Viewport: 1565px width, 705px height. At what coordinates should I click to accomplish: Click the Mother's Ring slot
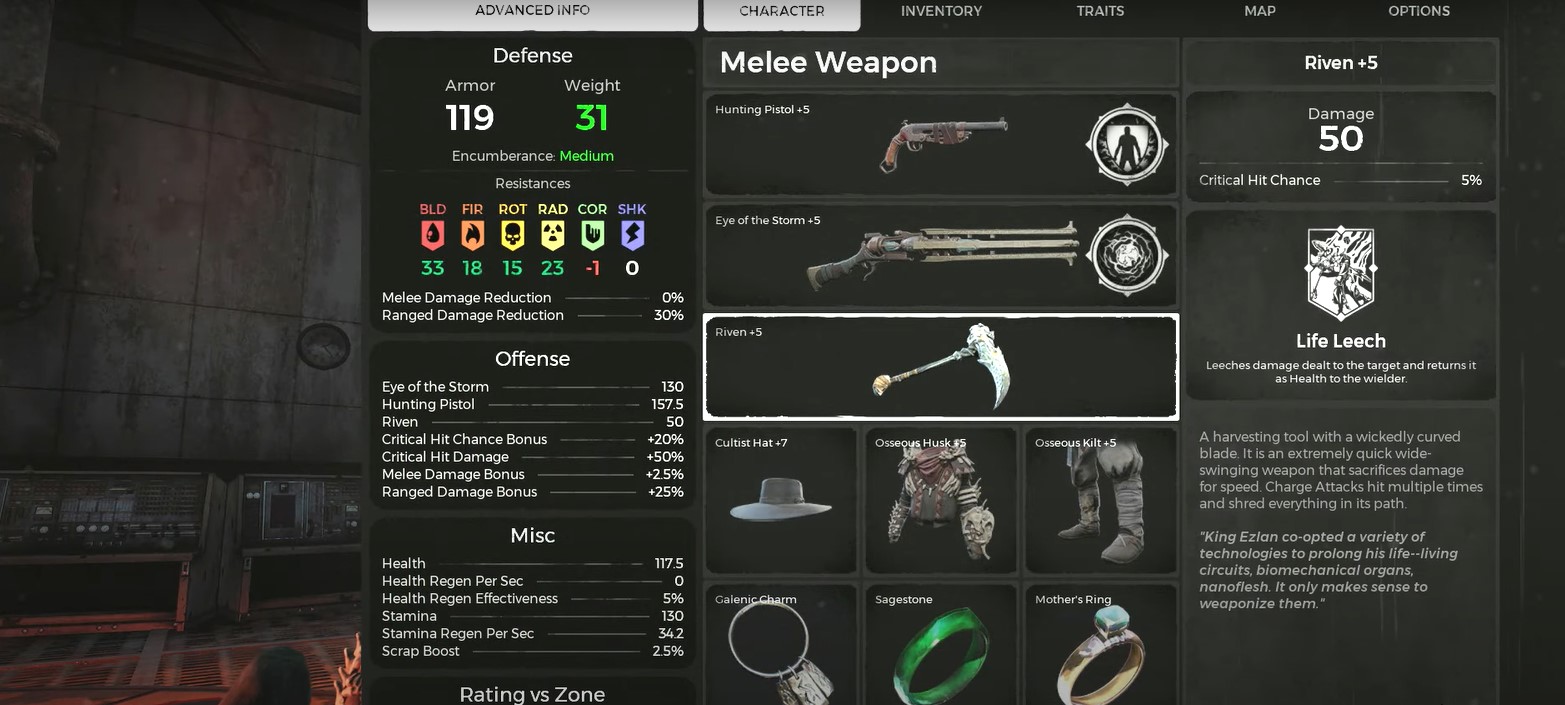coord(1100,647)
